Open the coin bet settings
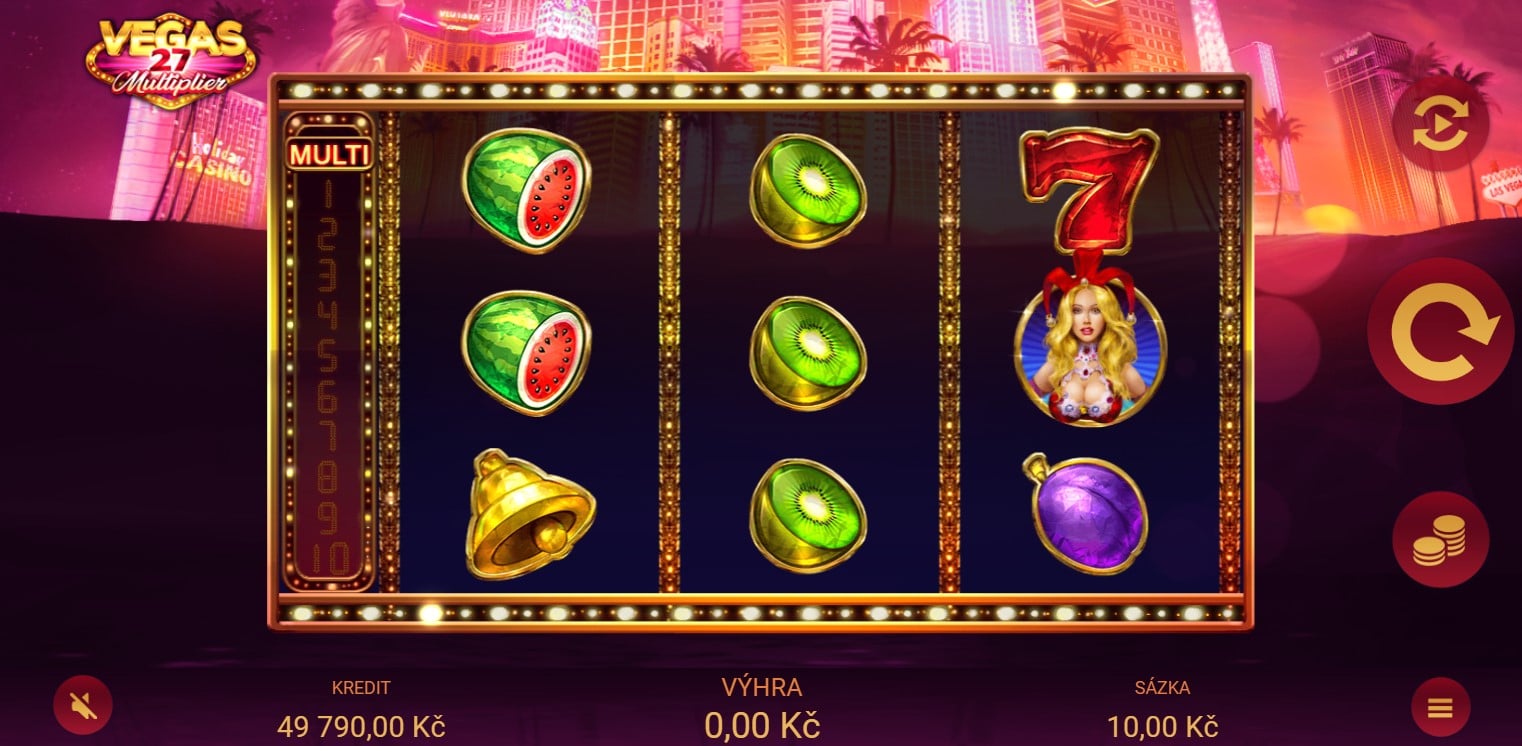Image resolution: width=1522 pixels, height=746 pixels. pyautogui.click(x=1438, y=539)
